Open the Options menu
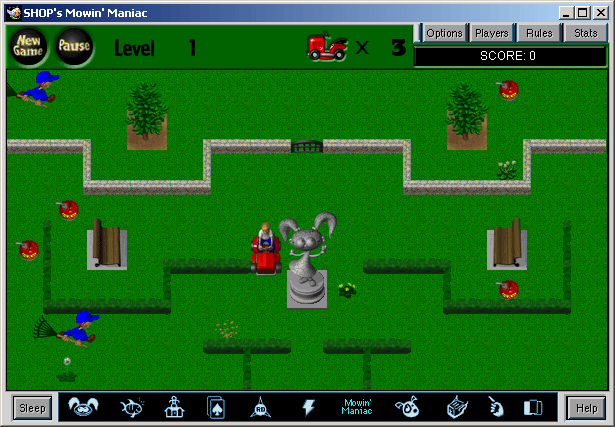Viewport: 615px width, 427px height. (444, 33)
